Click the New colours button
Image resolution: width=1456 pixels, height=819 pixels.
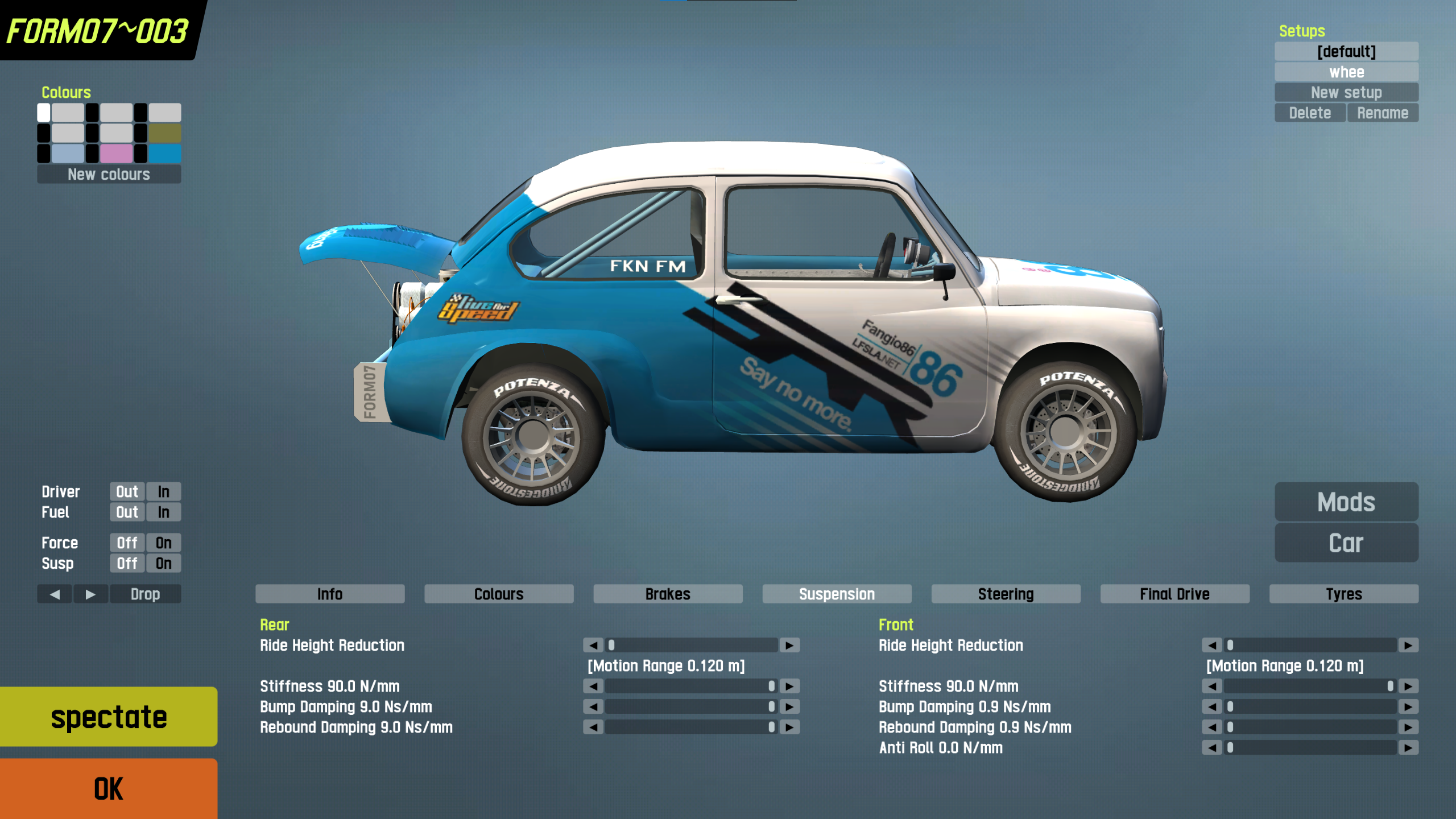click(109, 174)
